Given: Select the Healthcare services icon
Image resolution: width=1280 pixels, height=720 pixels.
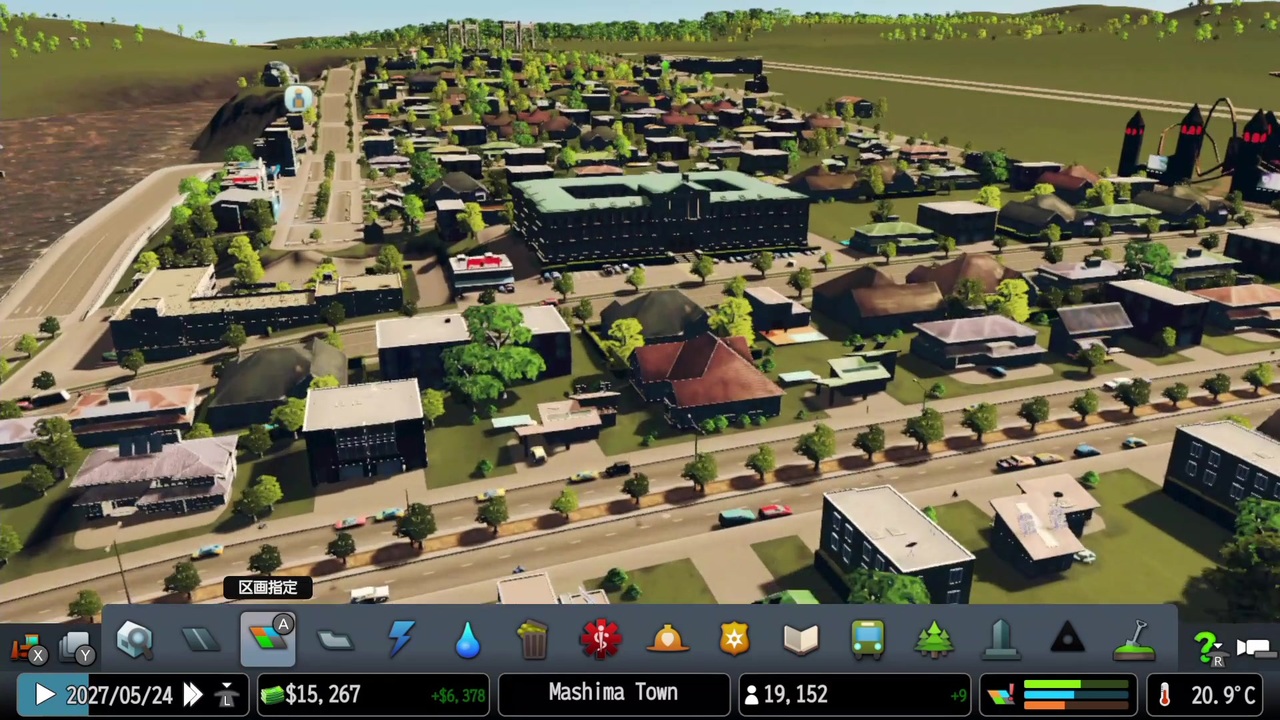Looking at the screenshot, I should pyautogui.click(x=600, y=640).
